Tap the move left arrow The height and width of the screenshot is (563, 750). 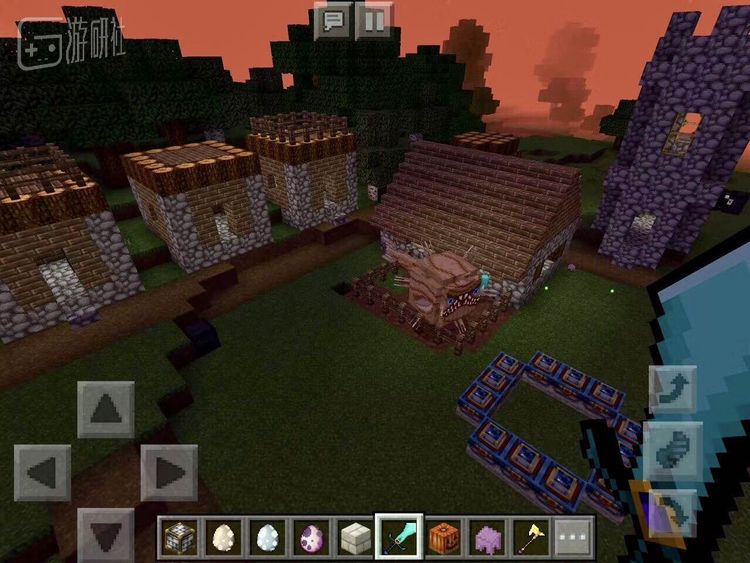(43, 472)
